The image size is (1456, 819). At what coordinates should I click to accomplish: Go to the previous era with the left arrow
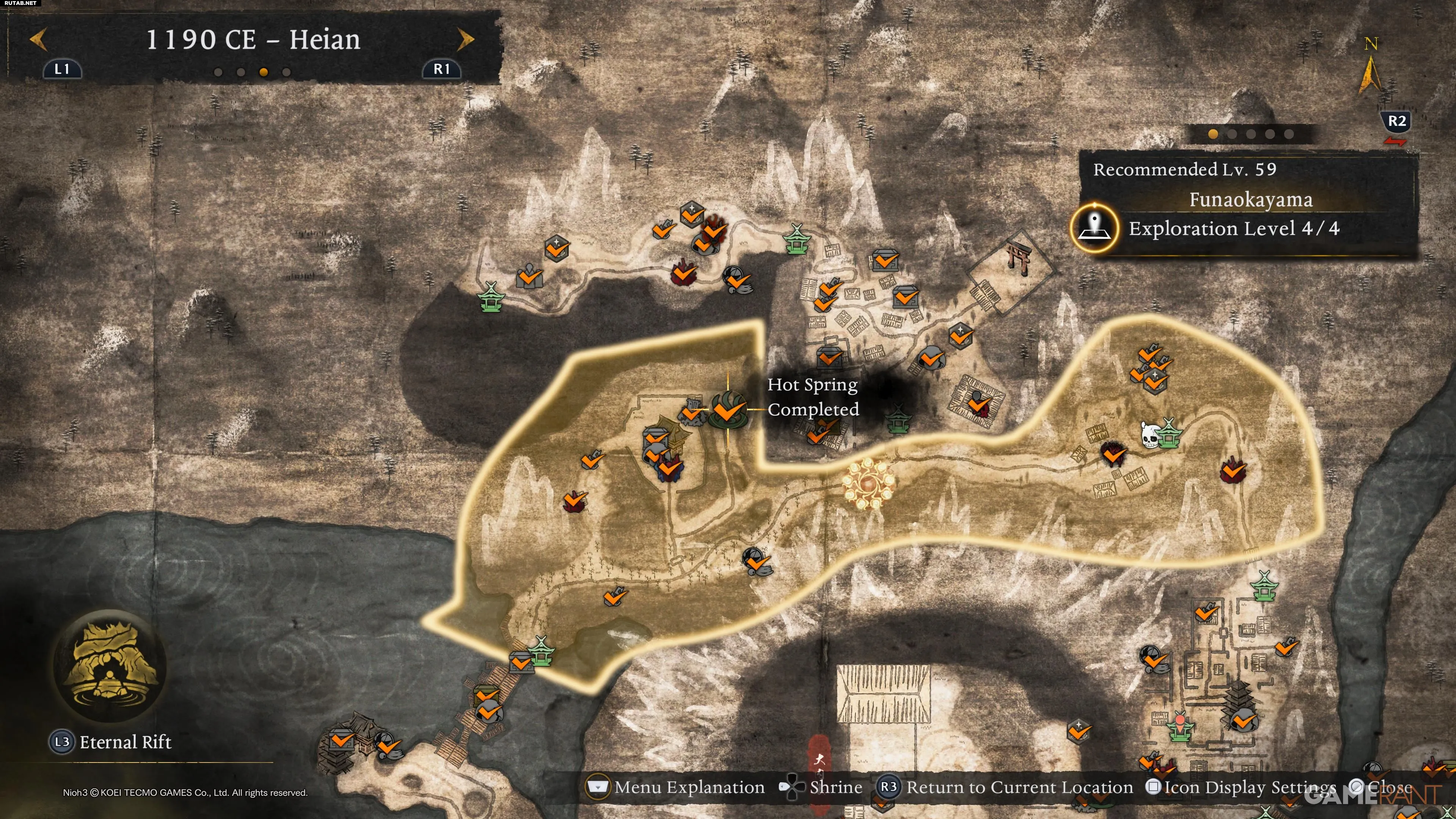38,39
